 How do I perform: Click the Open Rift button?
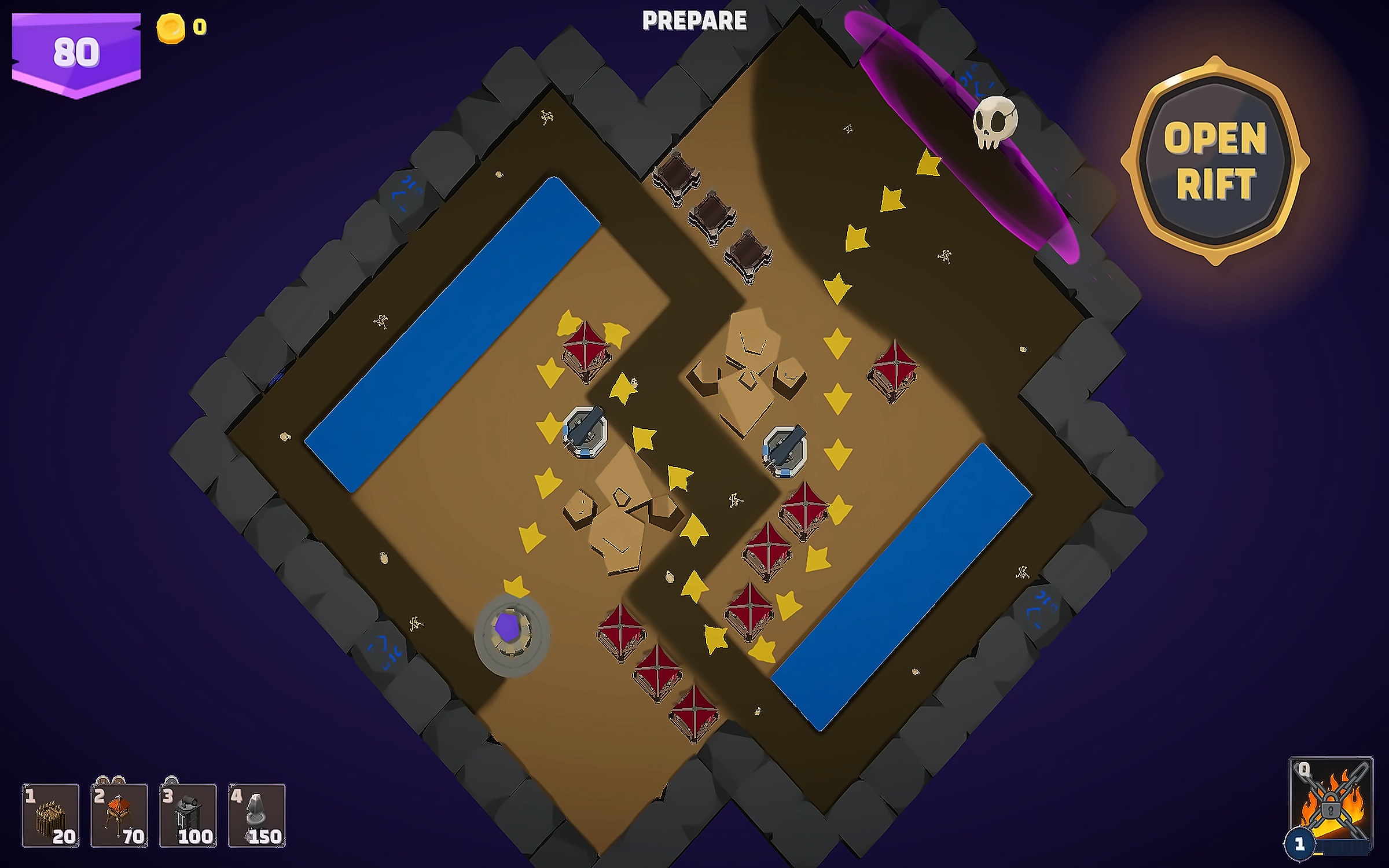(x=1215, y=162)
